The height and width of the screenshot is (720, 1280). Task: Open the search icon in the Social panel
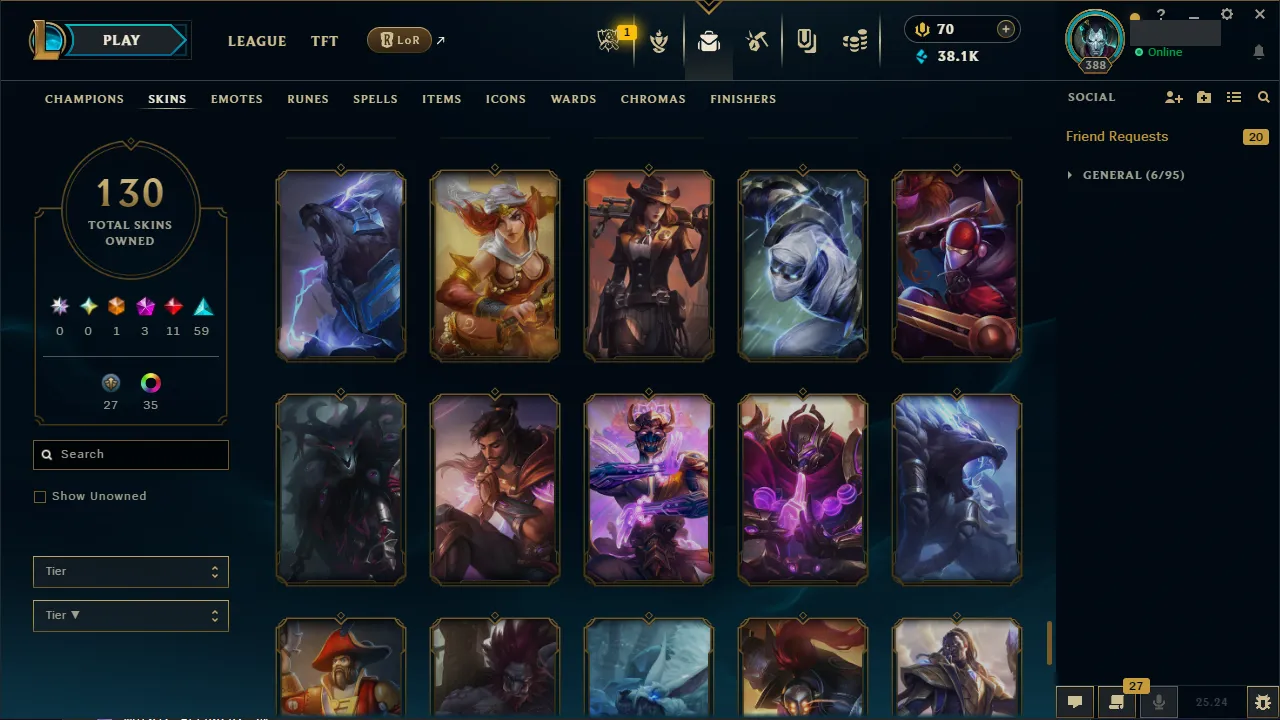pyautogui.click(x=1263, y=97)
